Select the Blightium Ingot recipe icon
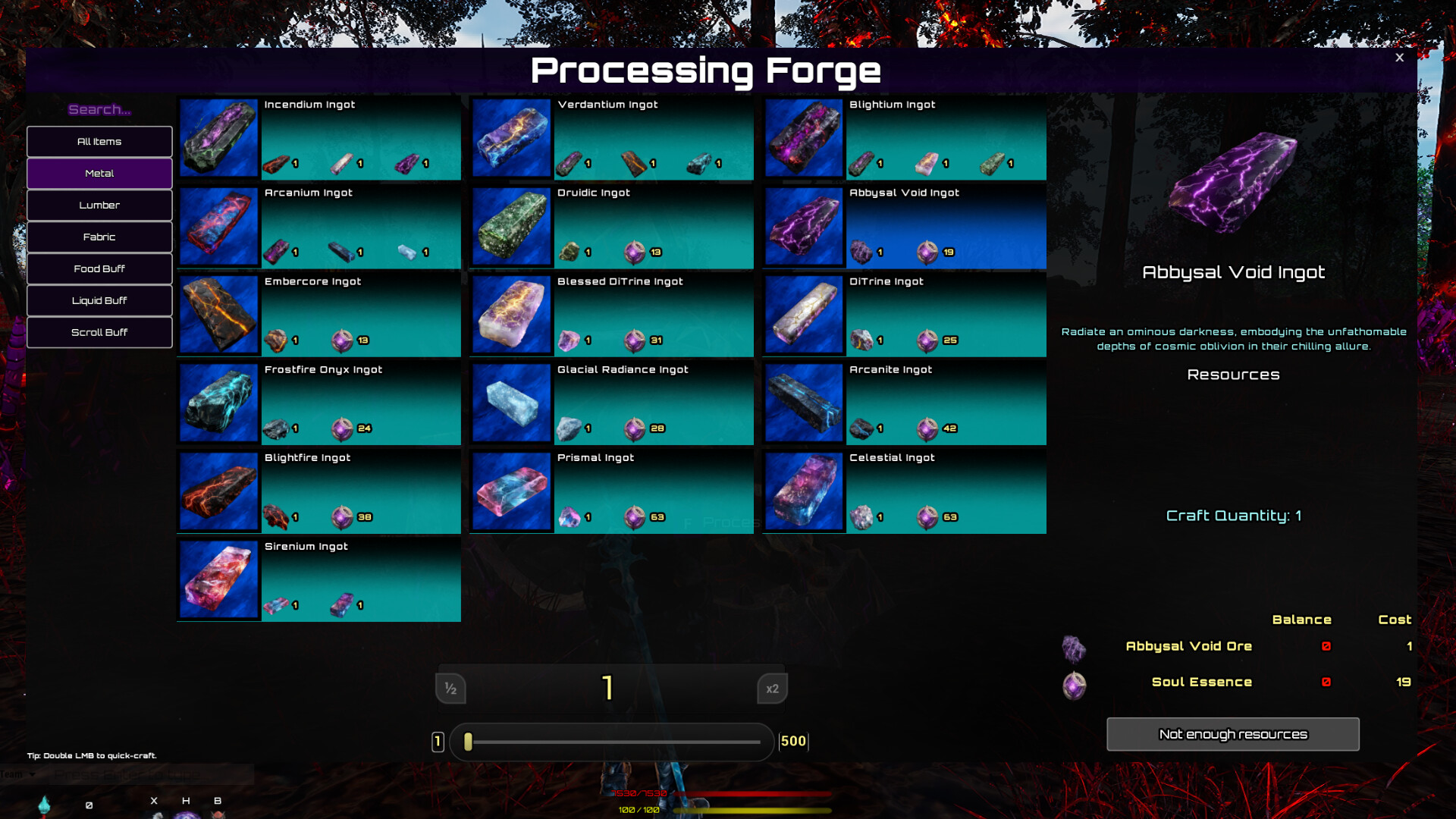This screenshot has width=1456, height=819. tap(804, 138)
